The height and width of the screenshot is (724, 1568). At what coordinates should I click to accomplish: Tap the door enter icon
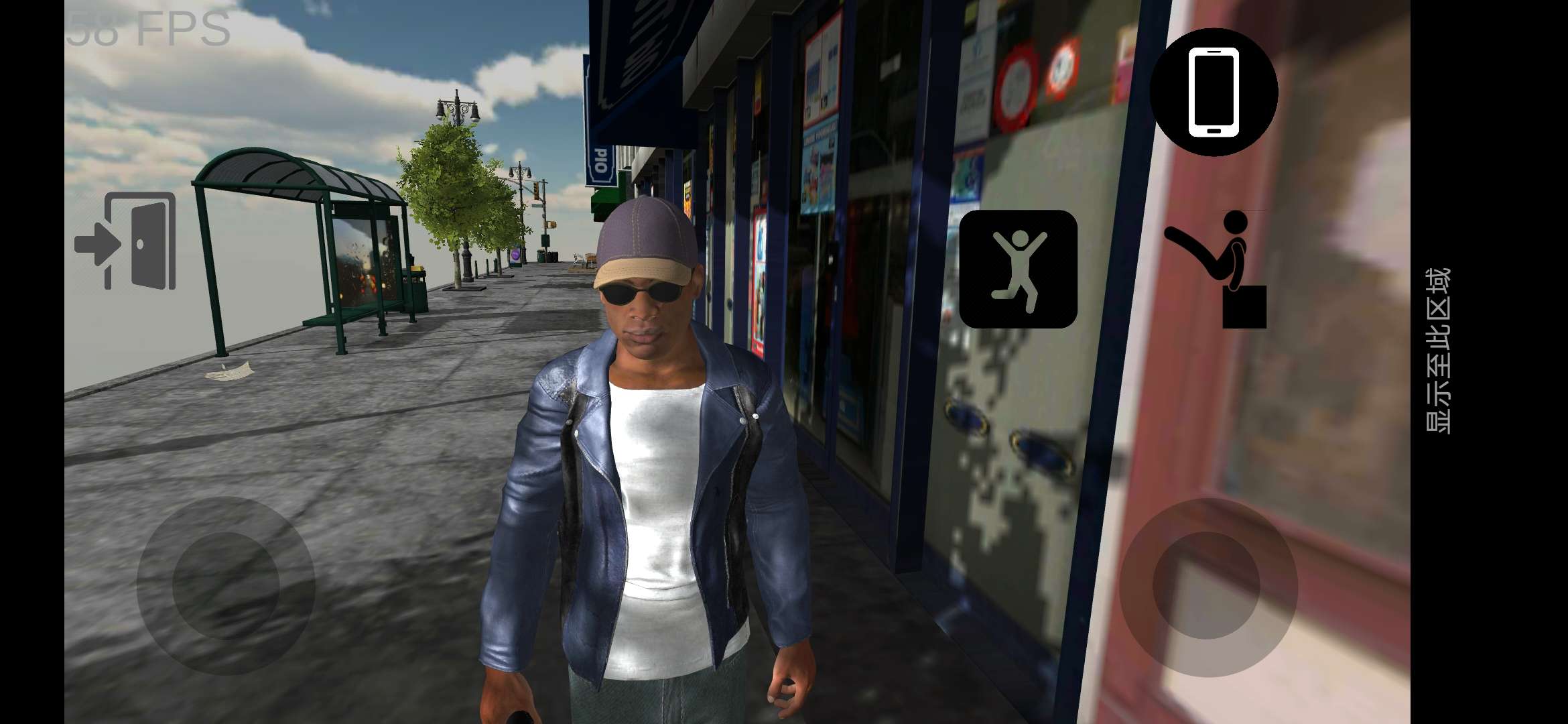127,241
